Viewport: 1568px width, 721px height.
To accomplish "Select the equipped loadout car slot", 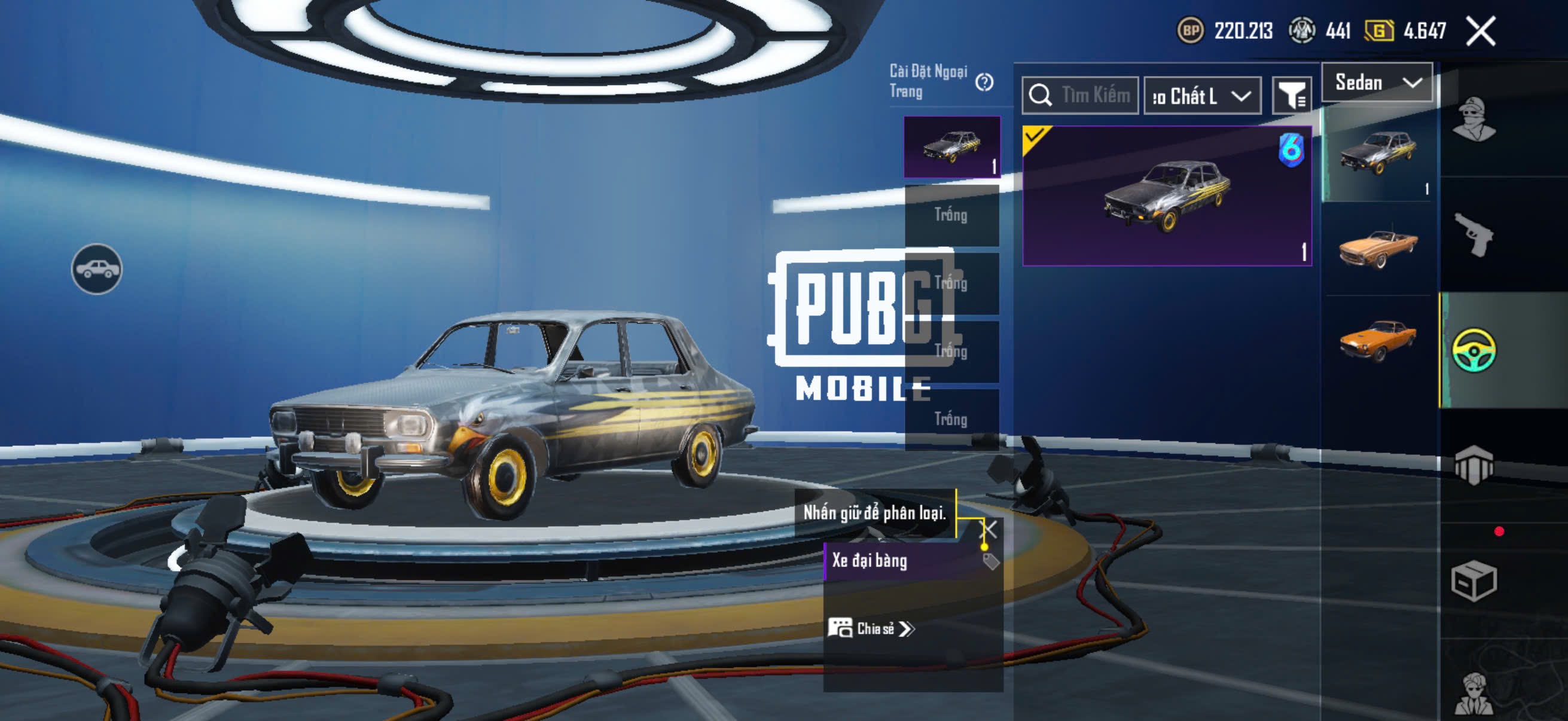I will tap(951, 147).
